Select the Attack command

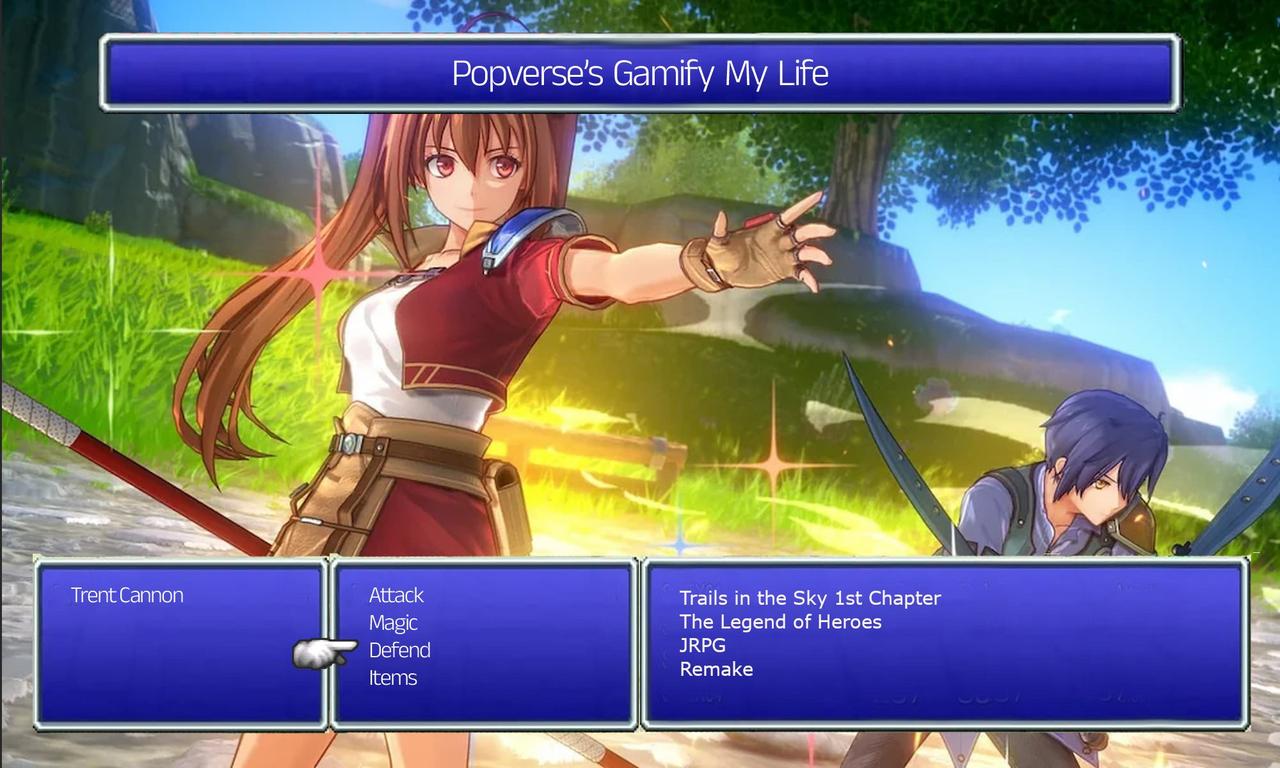[396, 595]
